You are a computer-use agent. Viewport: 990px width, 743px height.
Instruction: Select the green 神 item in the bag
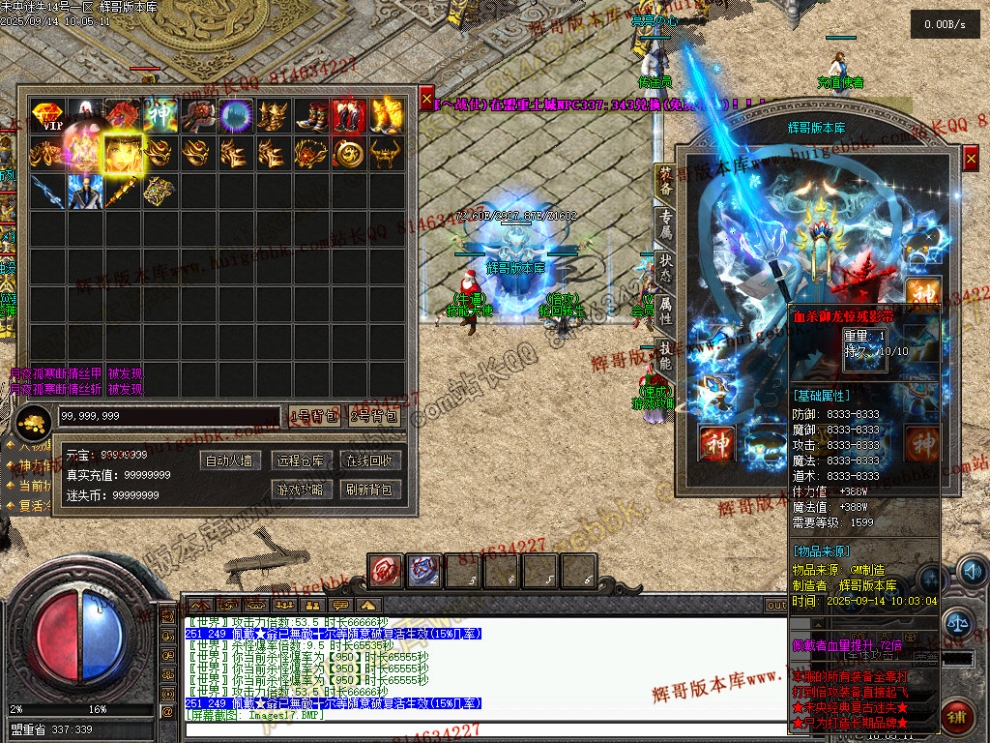[161, 116]
